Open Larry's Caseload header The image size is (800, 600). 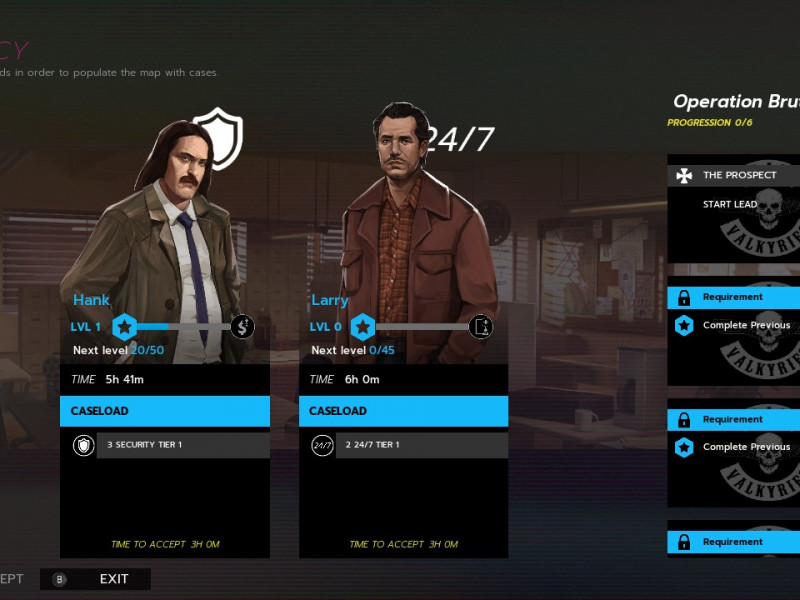click(x=403, y=411)
